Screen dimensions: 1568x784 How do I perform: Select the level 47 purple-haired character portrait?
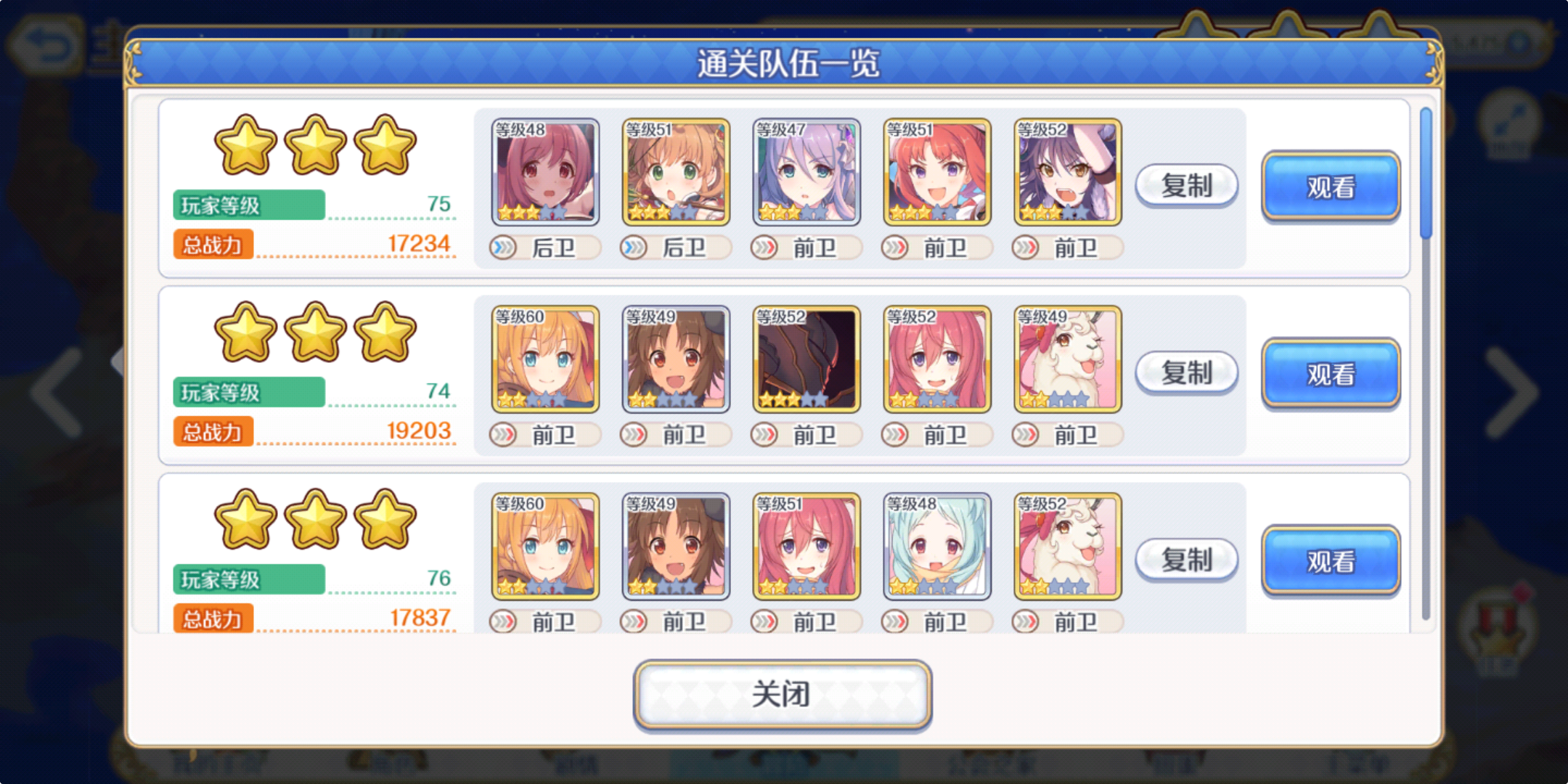pyautogui.click(x=806, y=172)
